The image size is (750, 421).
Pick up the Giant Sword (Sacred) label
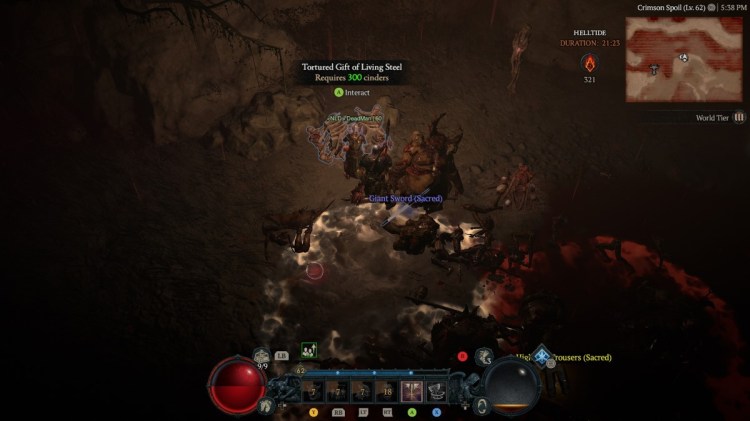pyautogui.click(x=405, y=198)
